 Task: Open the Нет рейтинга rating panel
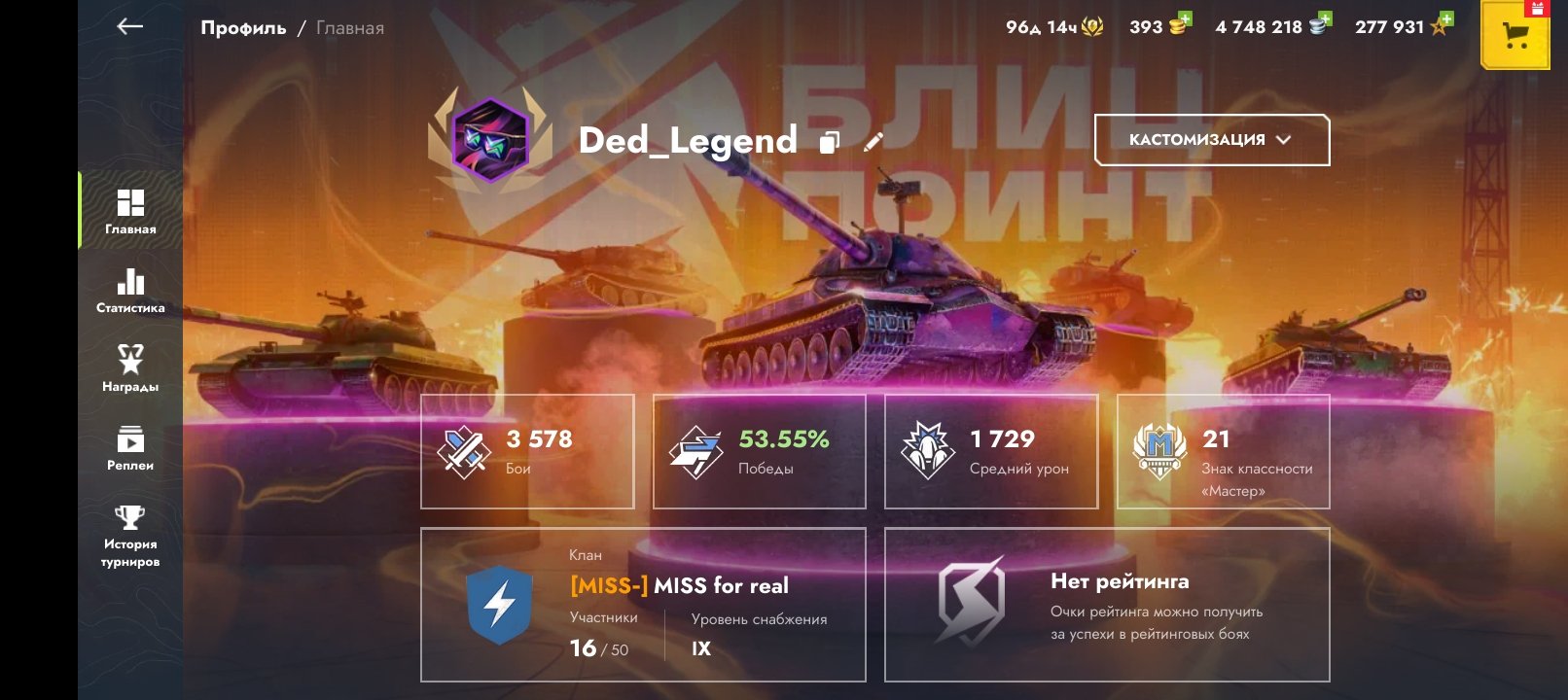point(1107,605)
